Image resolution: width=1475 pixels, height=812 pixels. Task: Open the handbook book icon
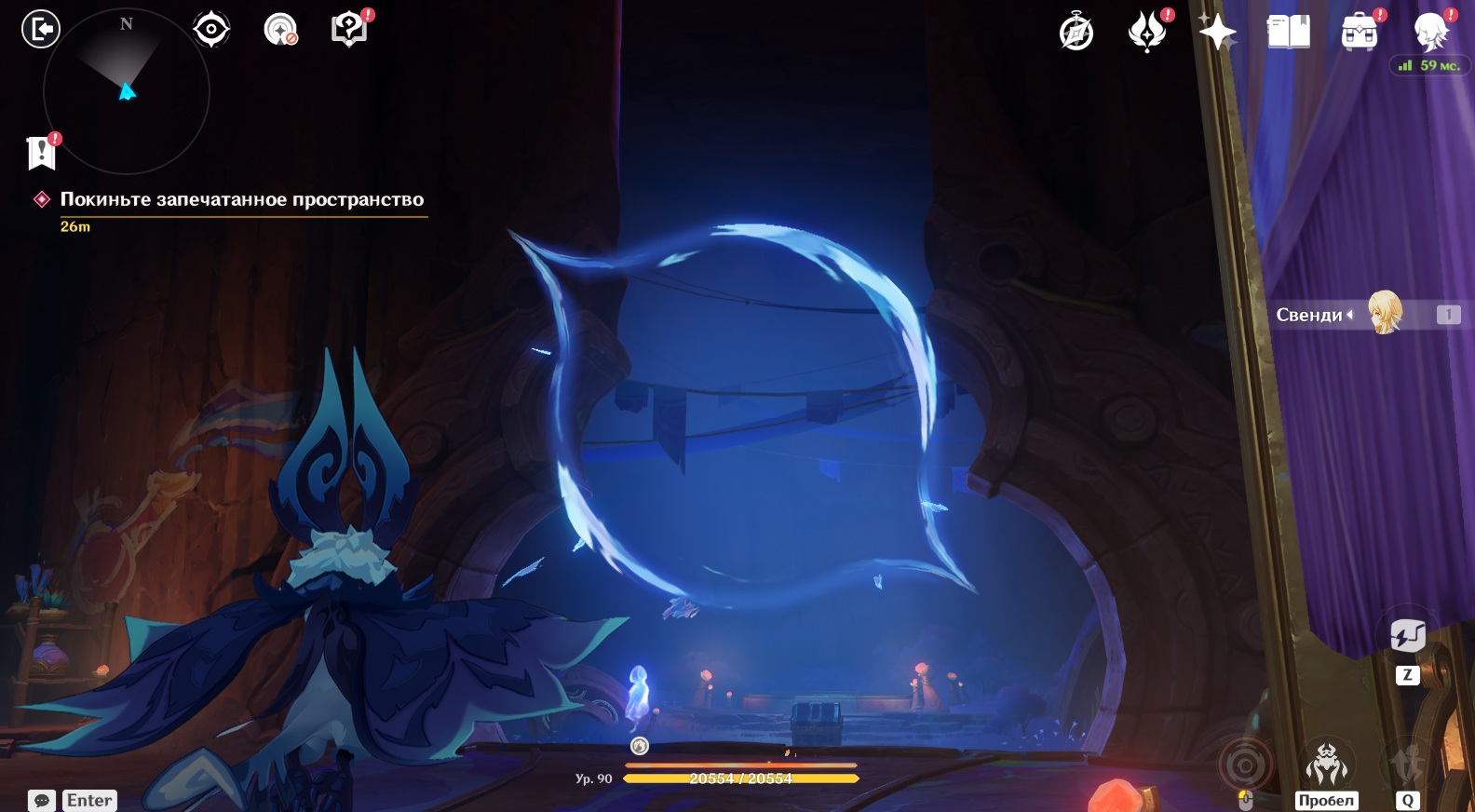pos(1288,32)
